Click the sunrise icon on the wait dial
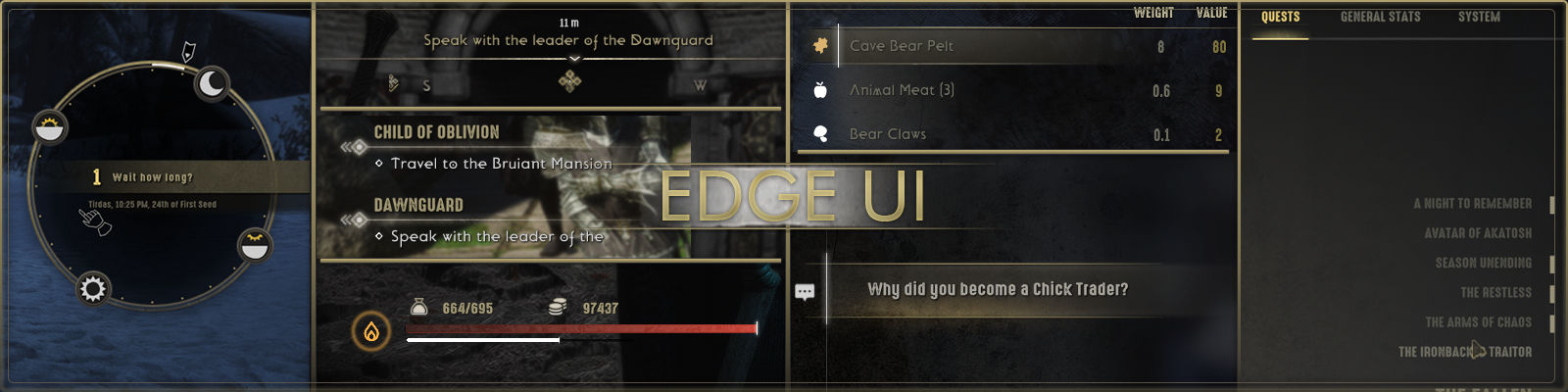Image resolution: width=1568 pixels, height=392 pixels. [x=49, y=127]
